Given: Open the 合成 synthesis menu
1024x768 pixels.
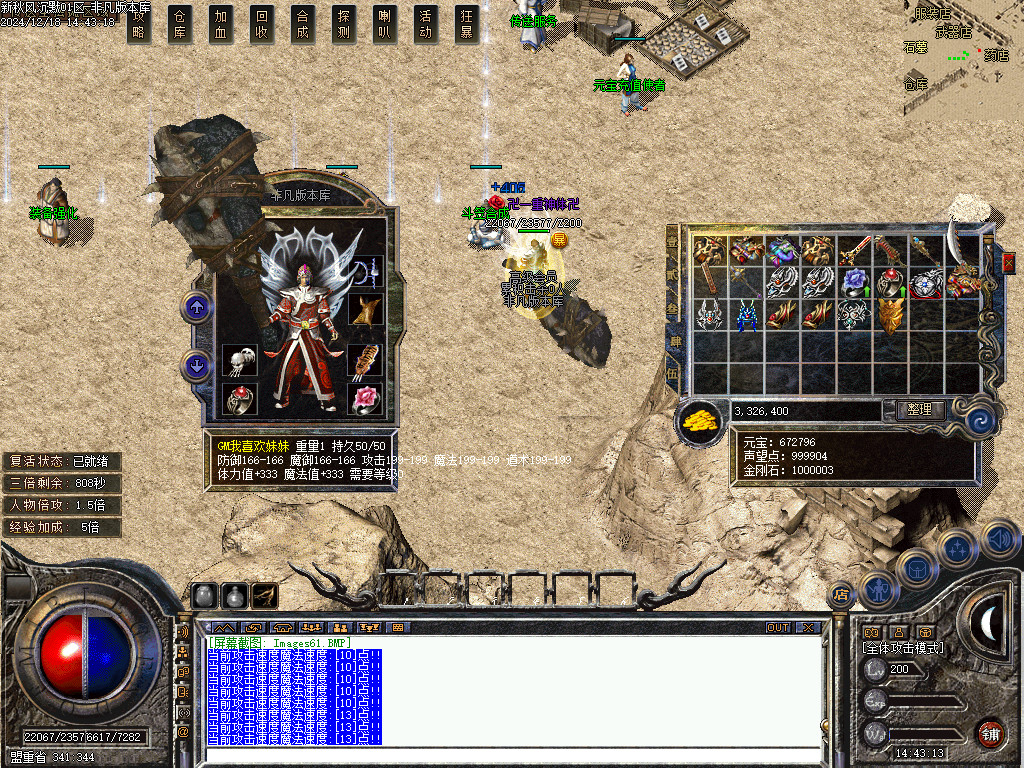Looking at the screenshot, I should [303, 23].
